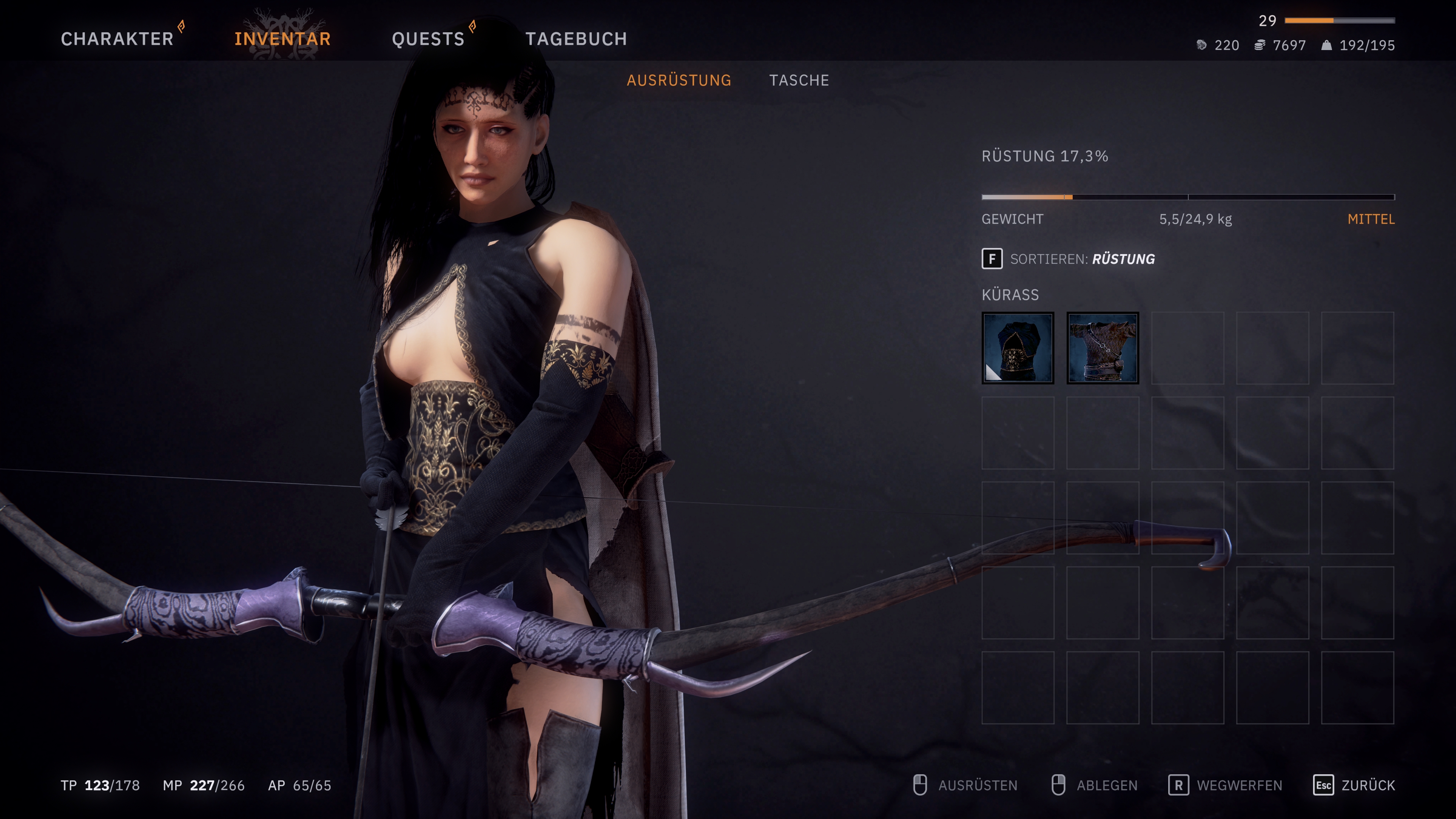The height and width of the screenshot is (819, 1456).
Task: Go back with Zurück
Action: coord(1354,786)
